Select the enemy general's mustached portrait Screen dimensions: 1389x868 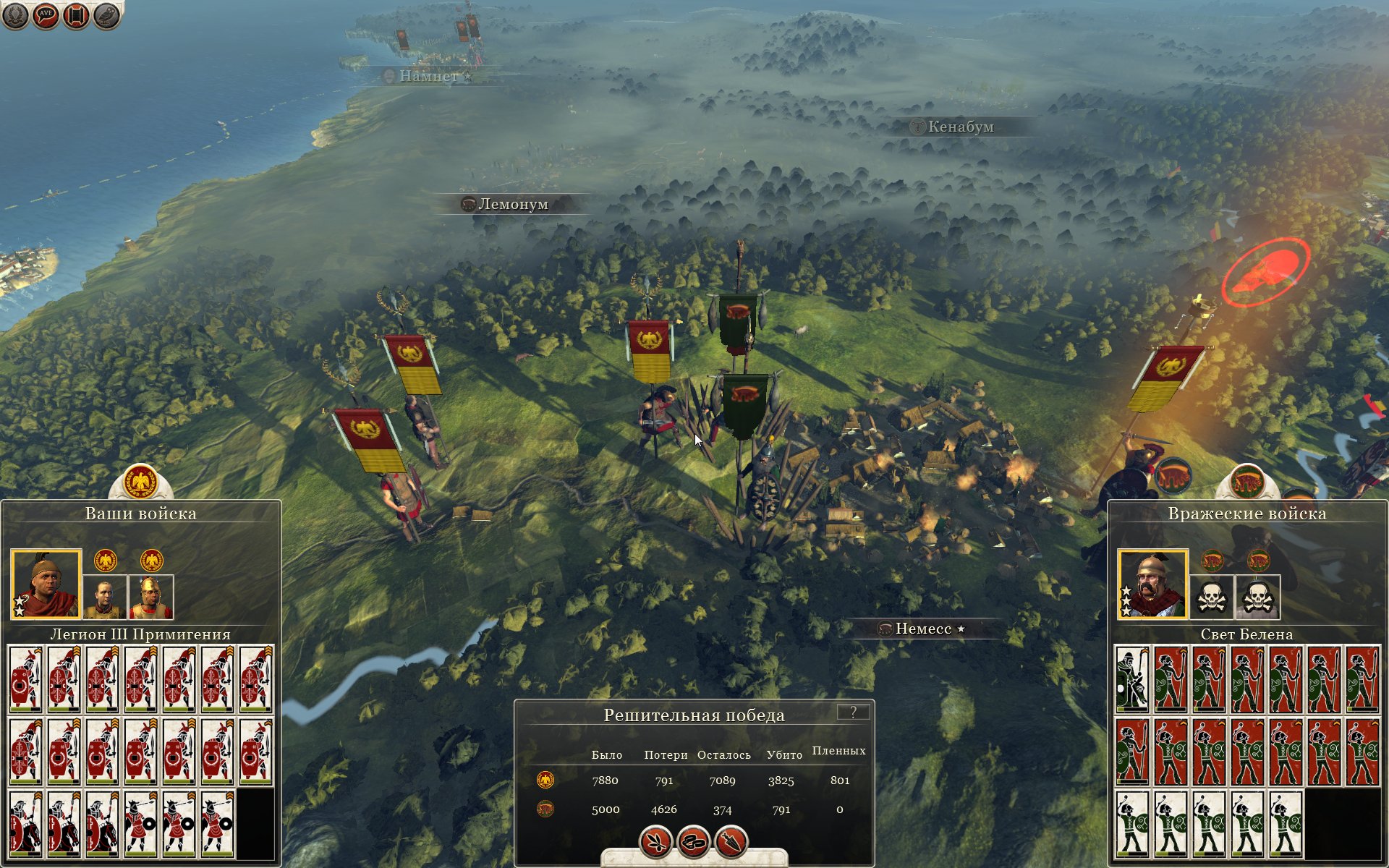(x=1152, y=584)
